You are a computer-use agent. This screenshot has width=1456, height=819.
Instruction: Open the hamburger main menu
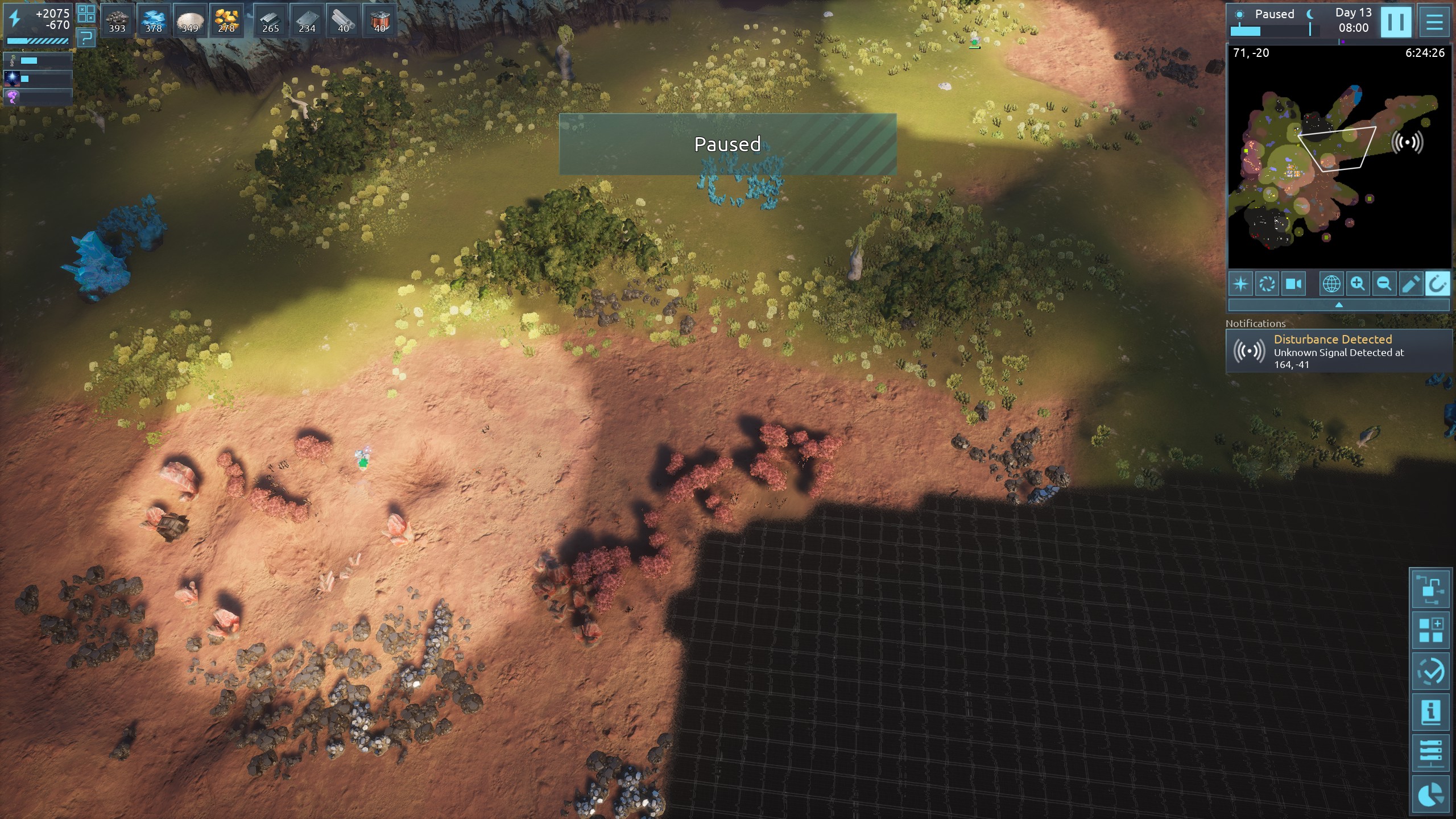[x=1434, y=22]
